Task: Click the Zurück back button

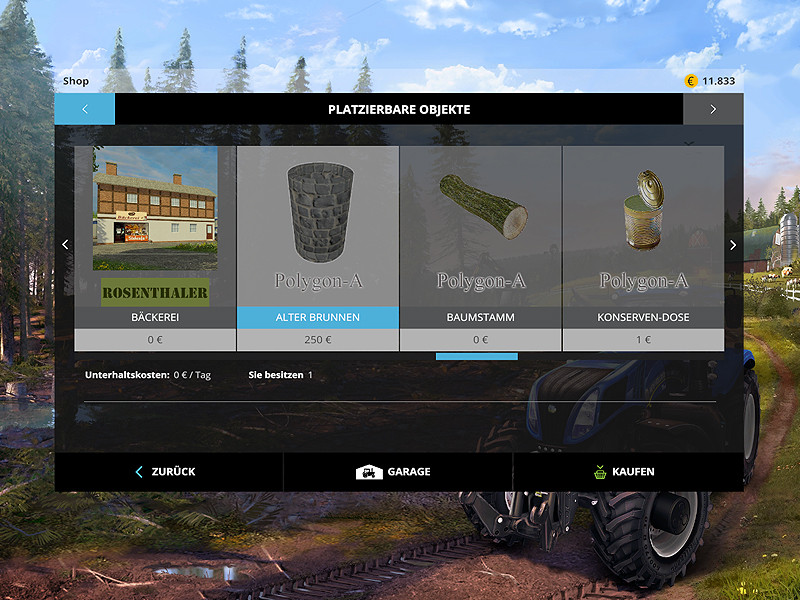Action: tap(168, 471)
